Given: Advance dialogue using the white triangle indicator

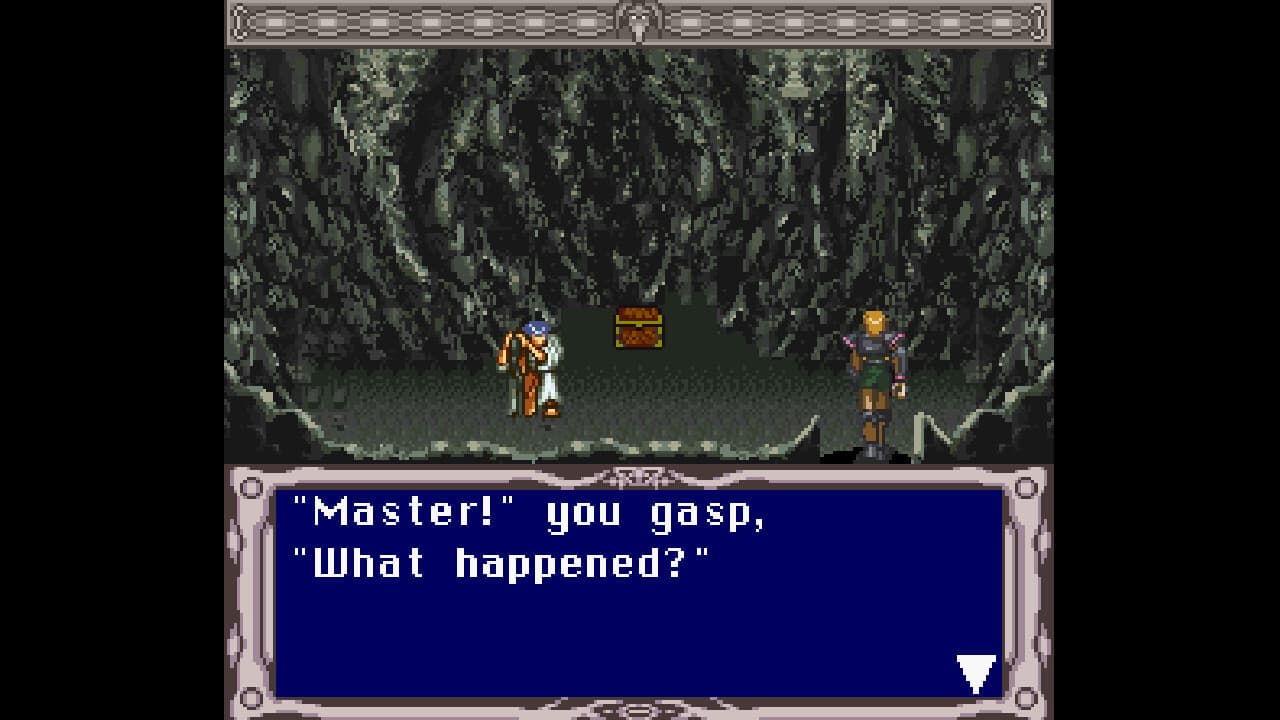Looking at the screenshot, I should point(975,669).
